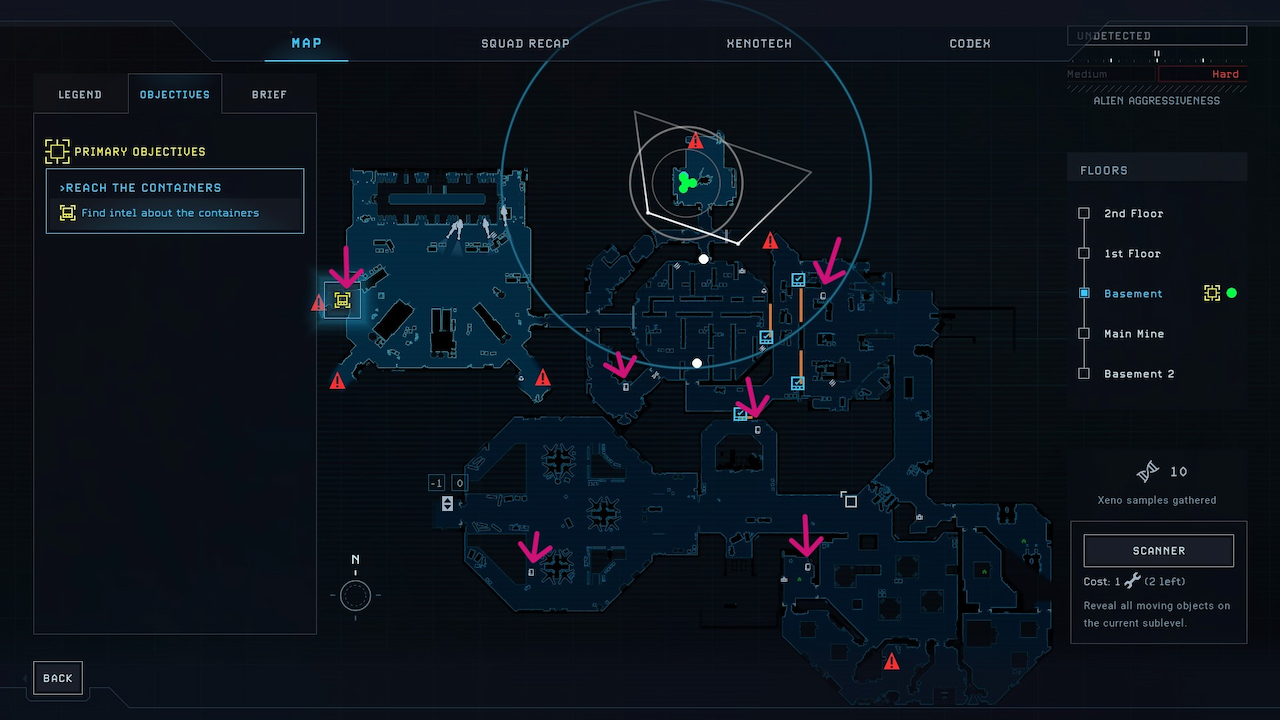
Task: Select the 1st Floor checkbox
Action: (1084, 253)
